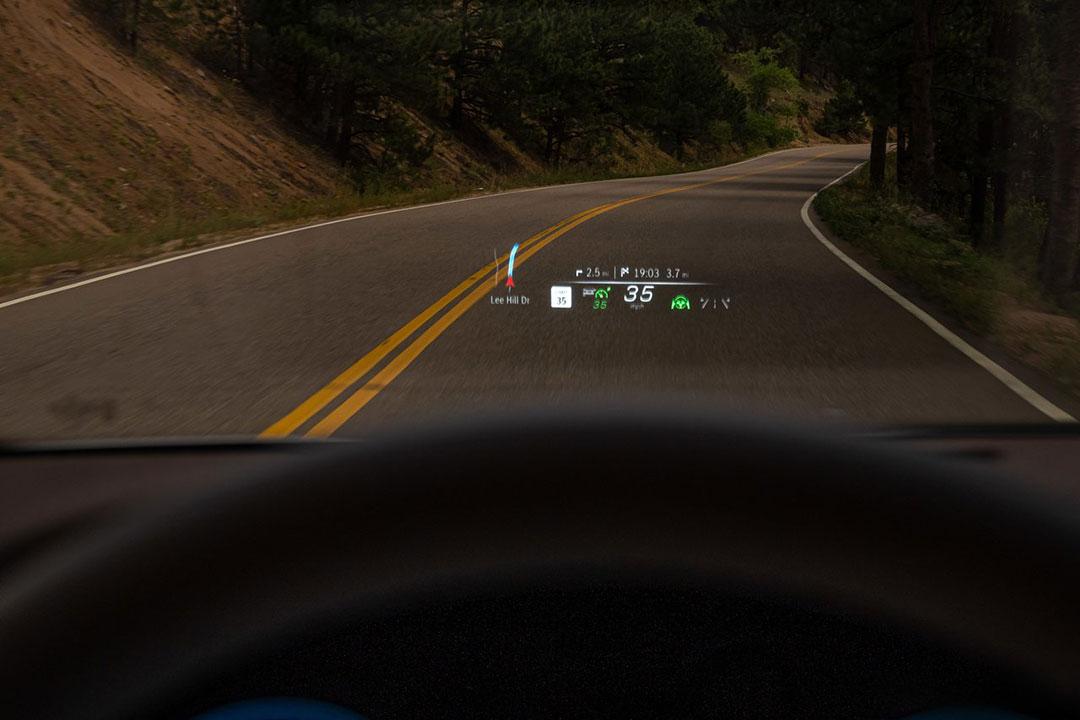Click the destination checkered flag icon
This screenshot has width=1080, height=720.
pyautogui.click(x=625, y=273)
